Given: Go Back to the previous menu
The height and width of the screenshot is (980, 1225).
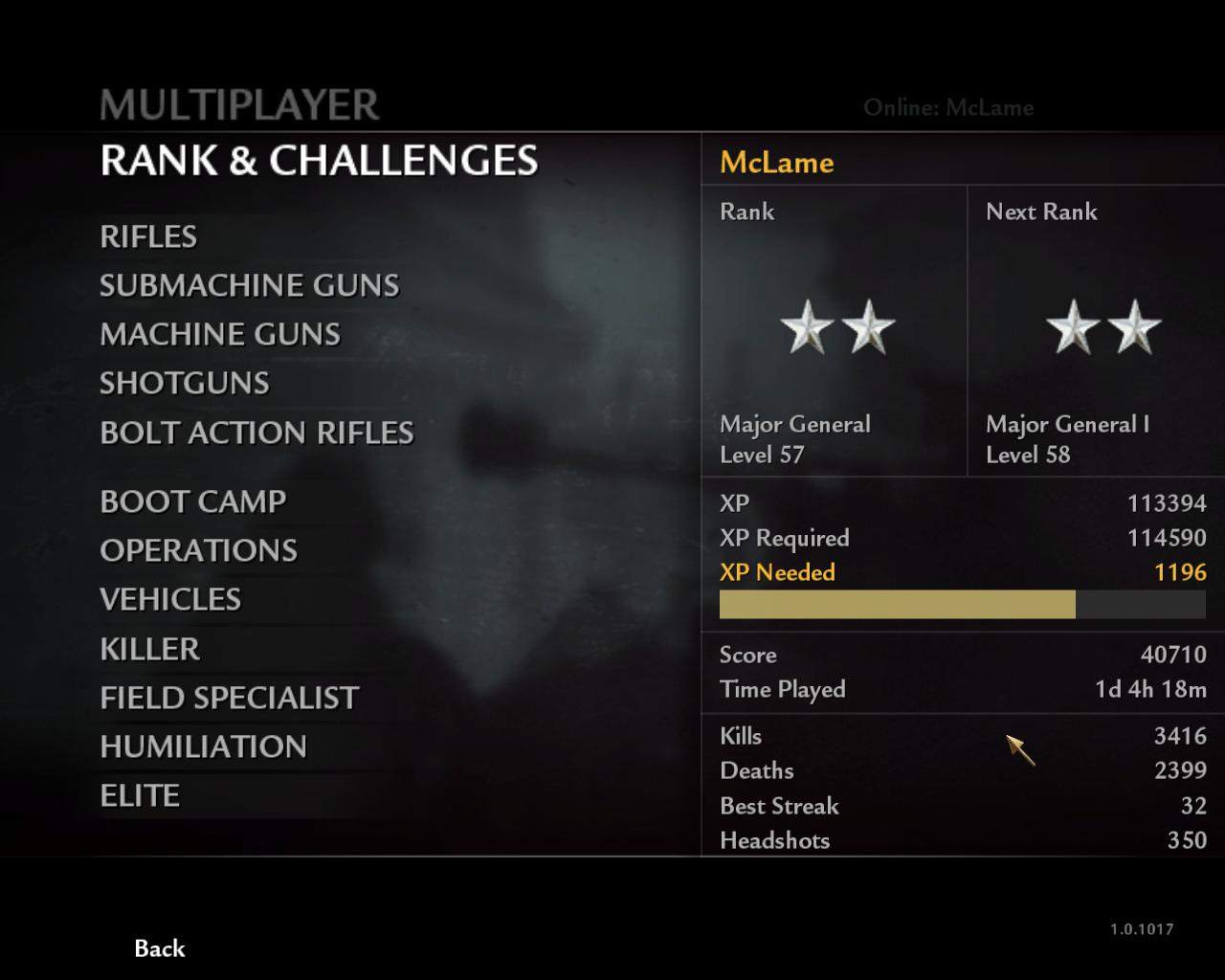Looking at the screenshot, I should [x=159, y=948].
